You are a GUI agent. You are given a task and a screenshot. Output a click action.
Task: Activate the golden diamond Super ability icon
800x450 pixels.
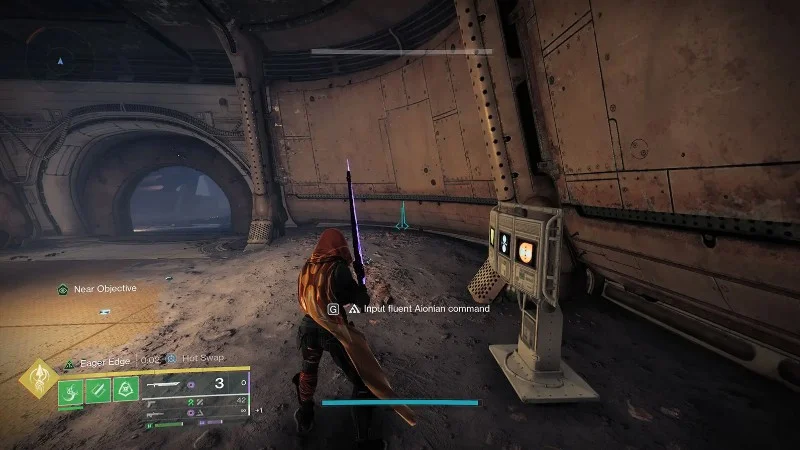coord(39,382)
